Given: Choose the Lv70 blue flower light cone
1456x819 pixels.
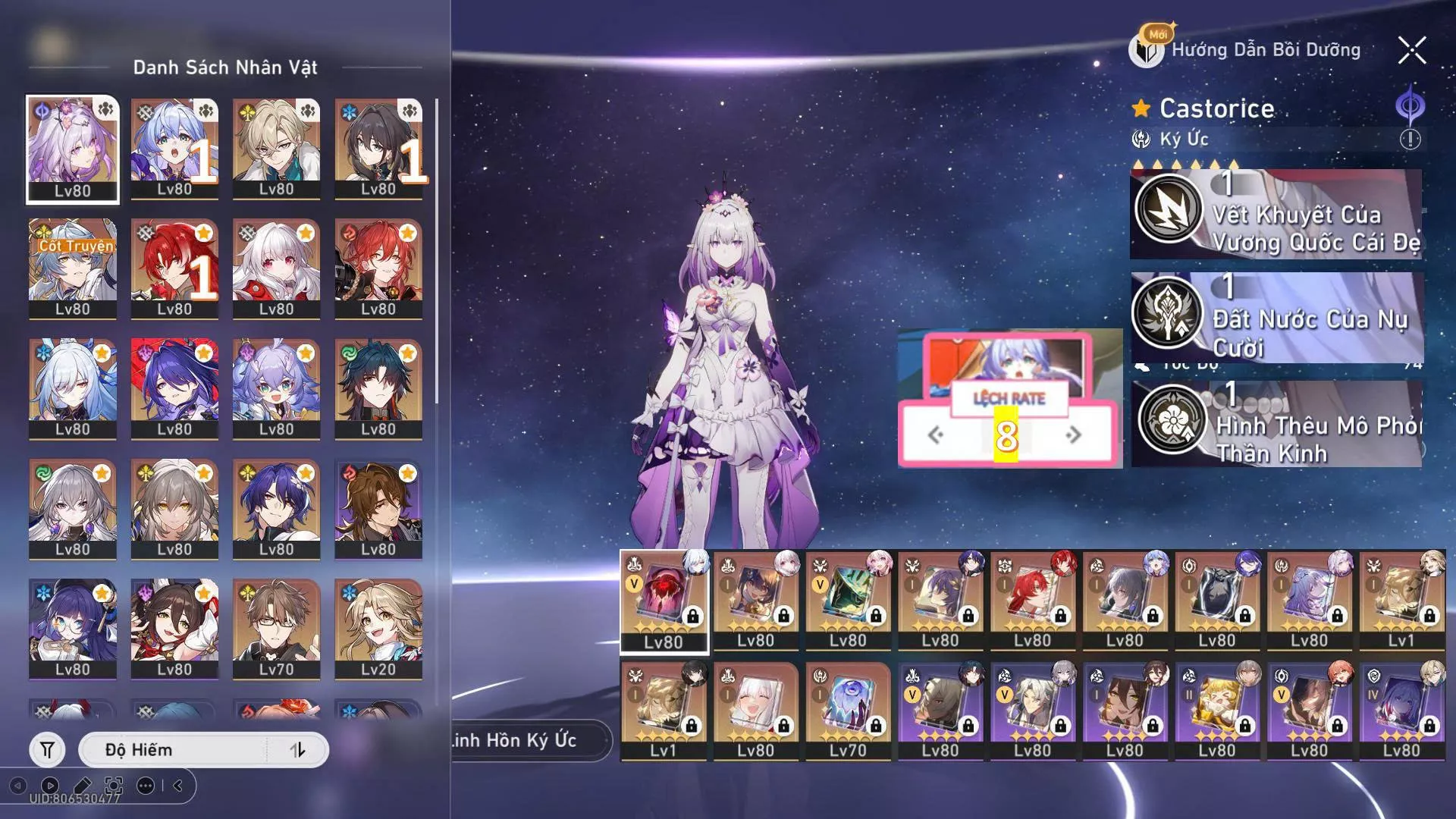Looking at the screenshot, I should coord(848,711).
